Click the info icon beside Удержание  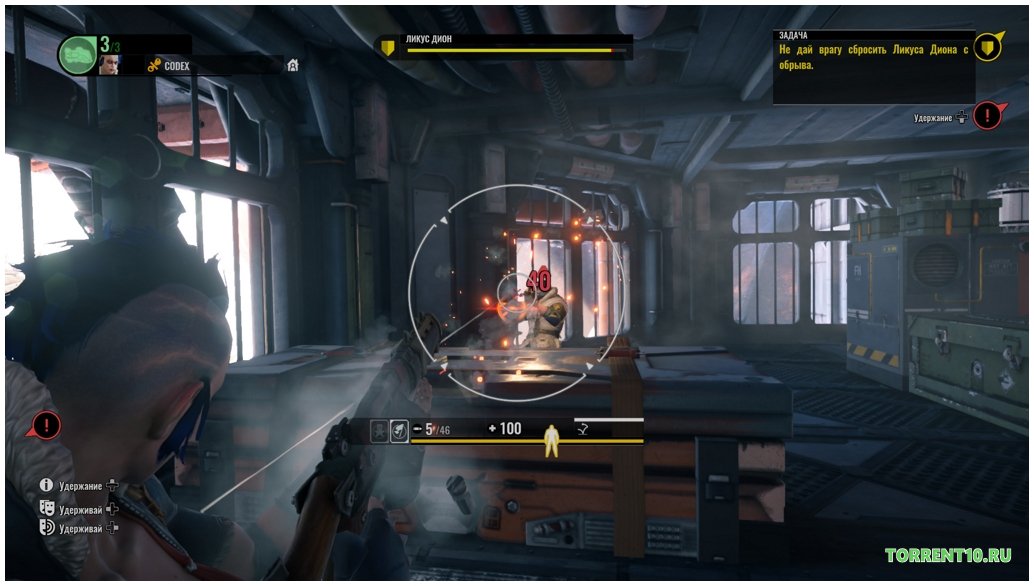(46, 485)
